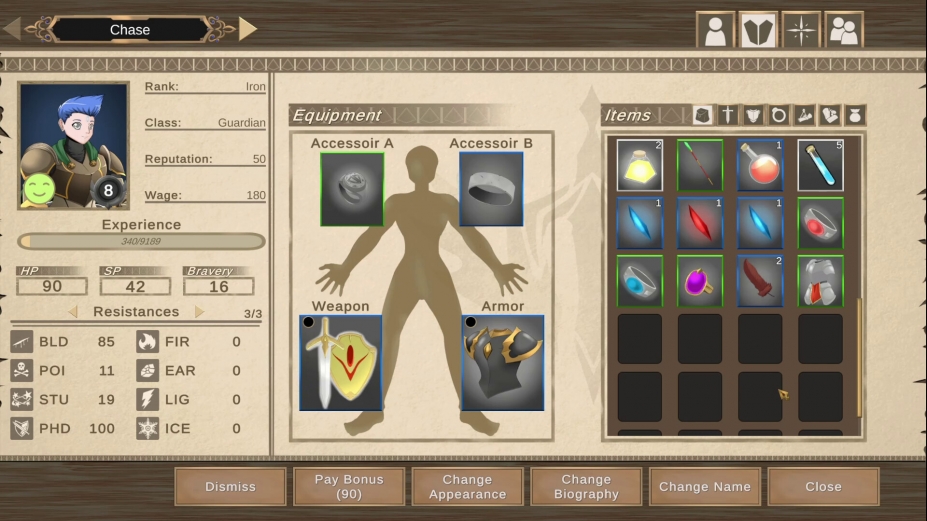The image size is (927, 521).
Task: Open the two-people group tab
Action: [844, 30]
